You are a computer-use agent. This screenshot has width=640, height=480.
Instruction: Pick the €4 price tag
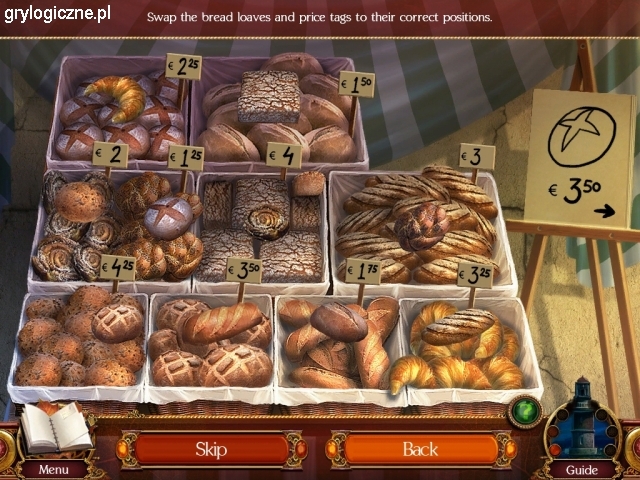click(x=284, y=155)
